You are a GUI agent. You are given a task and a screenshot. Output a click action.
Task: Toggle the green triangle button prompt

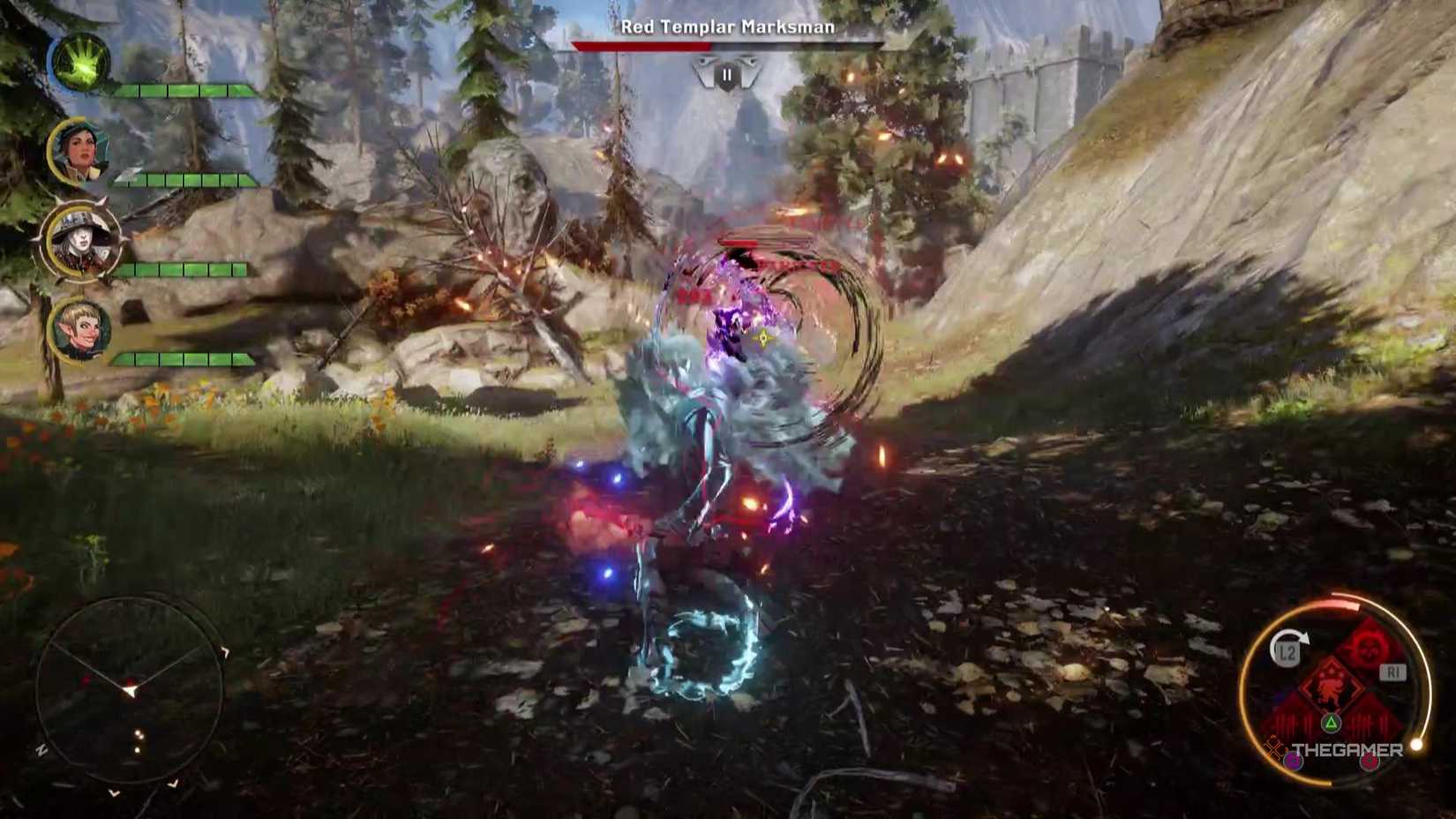[1330, 721]
